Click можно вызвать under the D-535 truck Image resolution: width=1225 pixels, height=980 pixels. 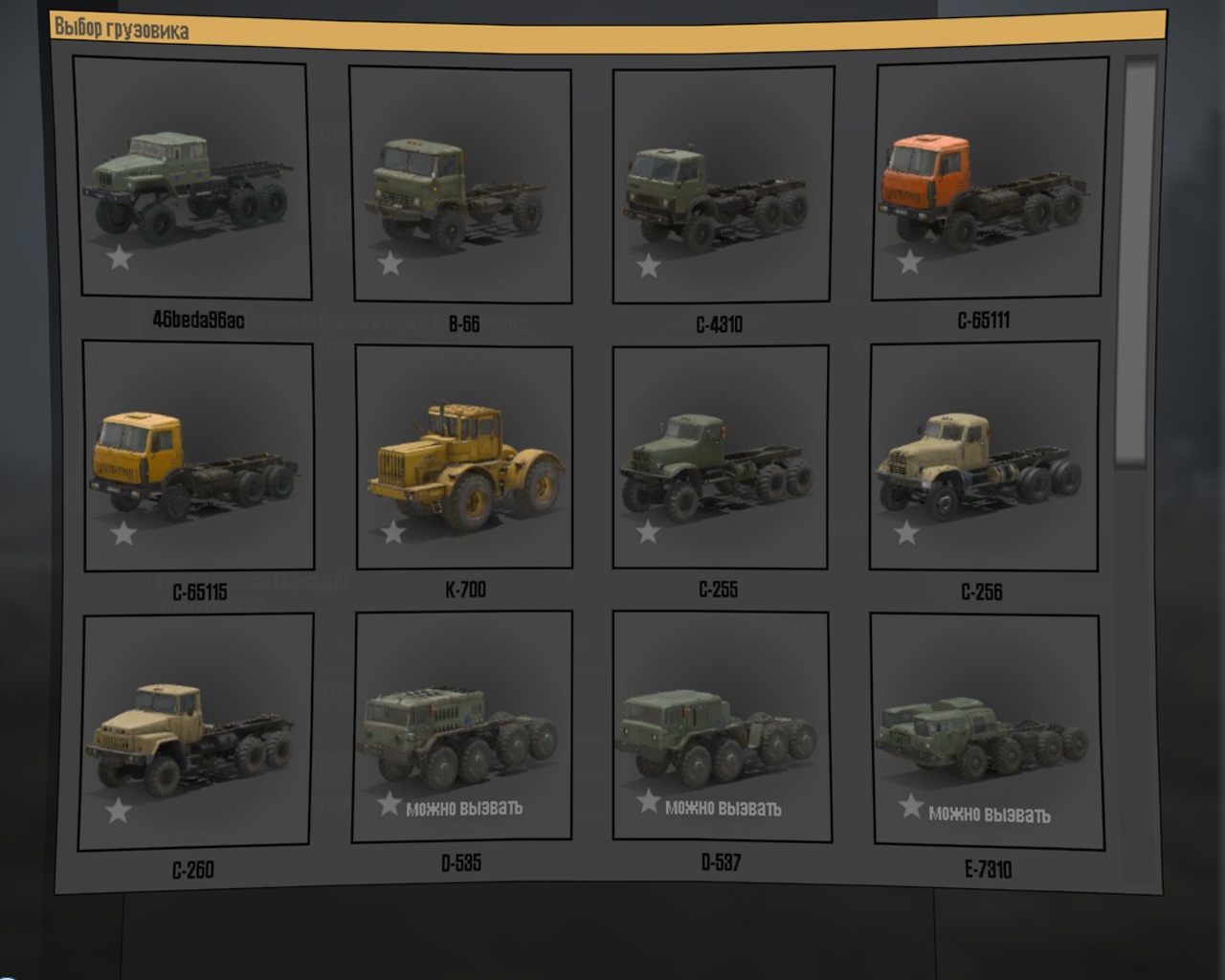click(466, 807)
